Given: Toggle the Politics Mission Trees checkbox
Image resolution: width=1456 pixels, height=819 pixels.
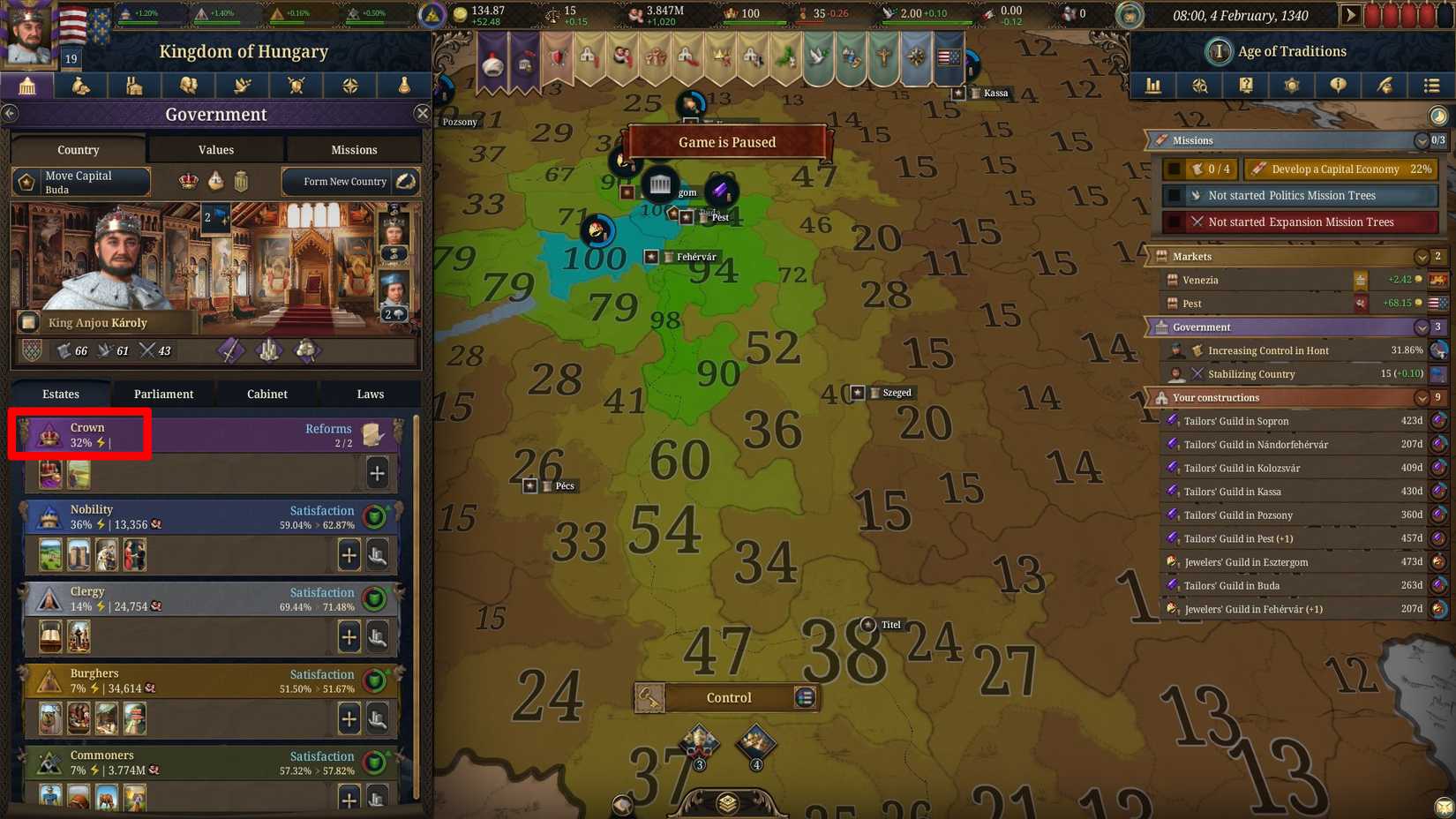Looking at the screenshot, I should click(1176, 195).
